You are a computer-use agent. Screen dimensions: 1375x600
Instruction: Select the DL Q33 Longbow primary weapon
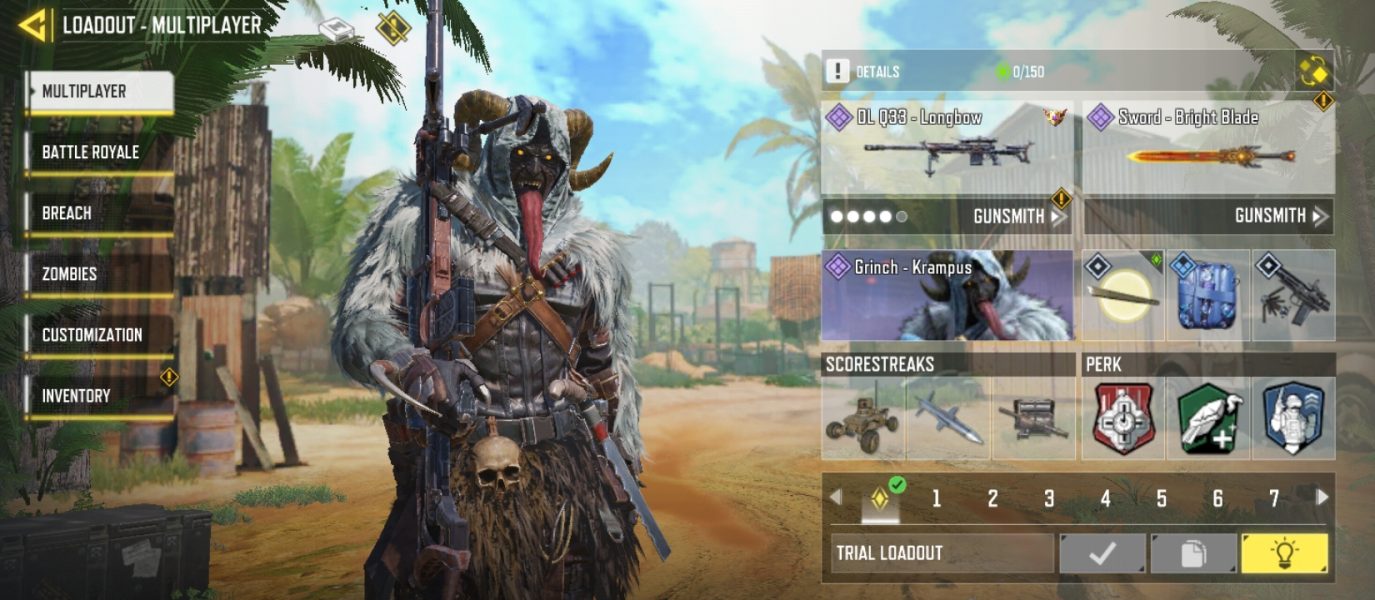(x=947, y=147)
